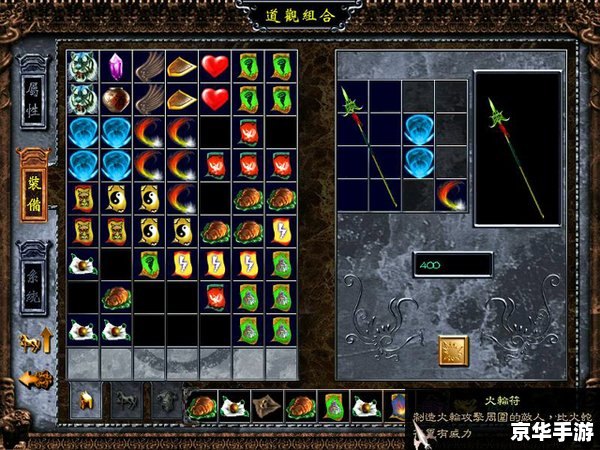Image resolution: width=600 pixels, height=450 pixels.
Task: Pick the brown clay pot item
Action: click(x=117, y=99)
